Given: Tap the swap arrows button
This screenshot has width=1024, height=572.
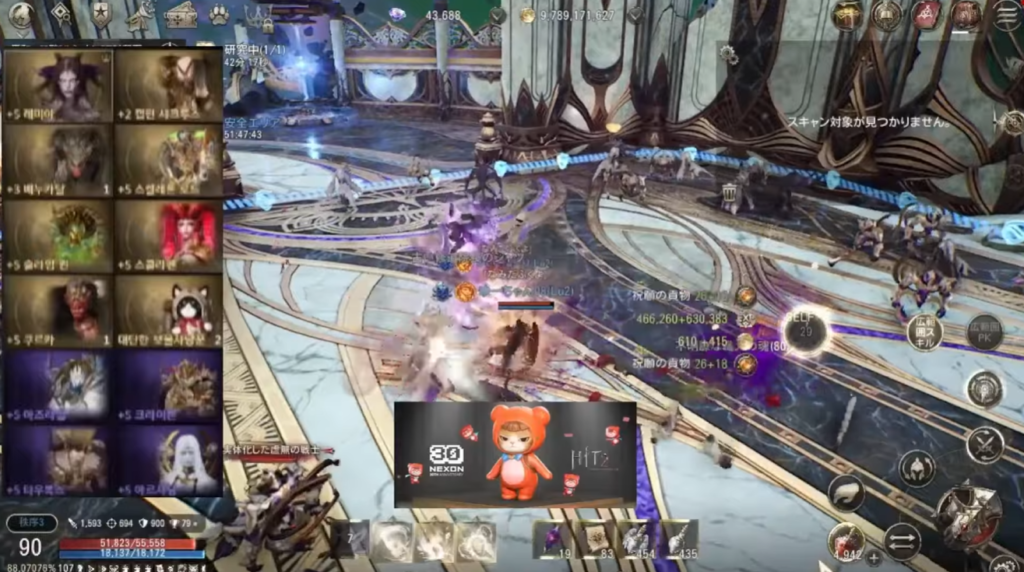Looking at the screenshot, I should coord(902,541).
